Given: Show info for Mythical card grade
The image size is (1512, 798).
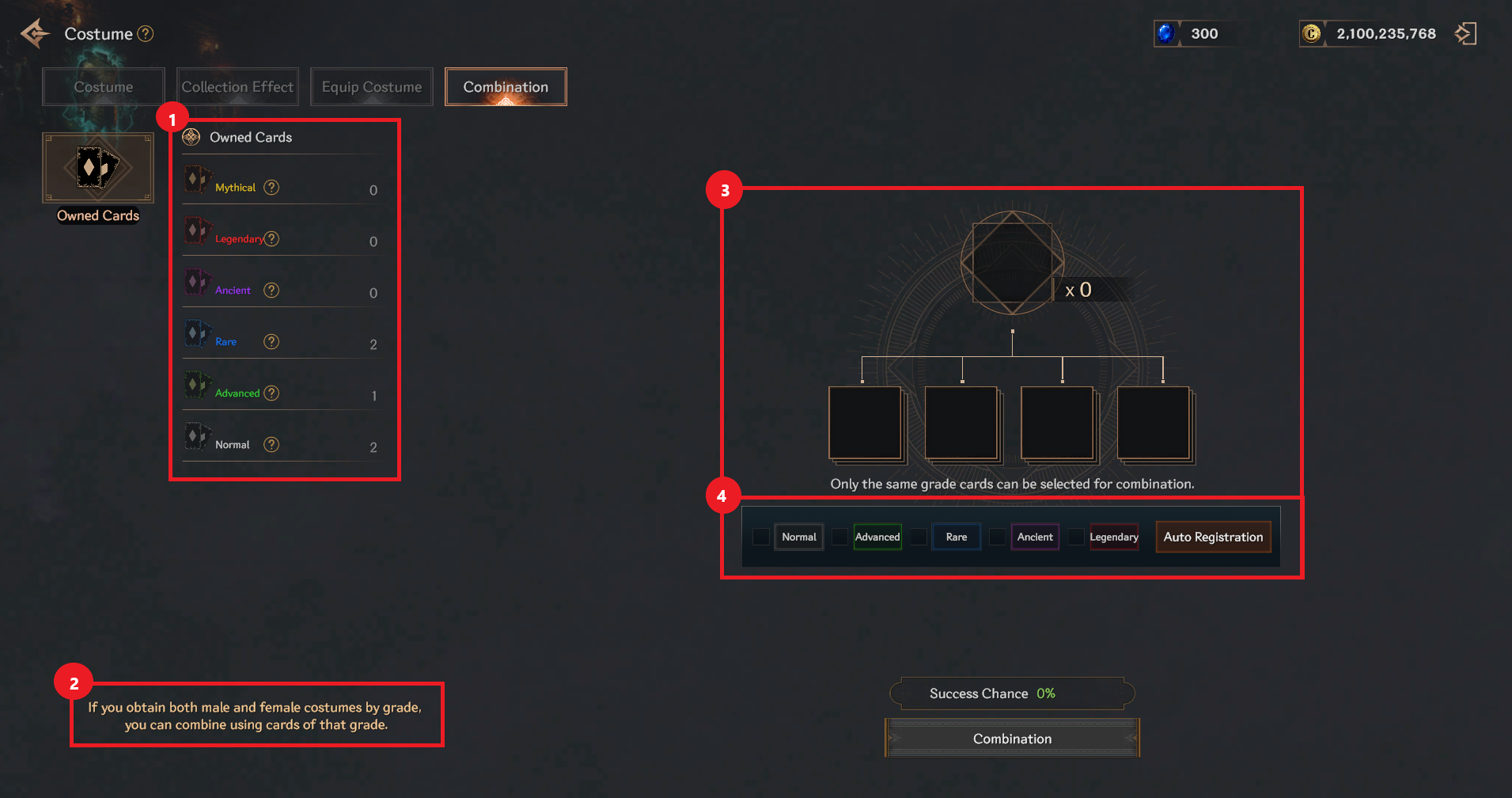Looking at the screenshot, I should 271,188.
